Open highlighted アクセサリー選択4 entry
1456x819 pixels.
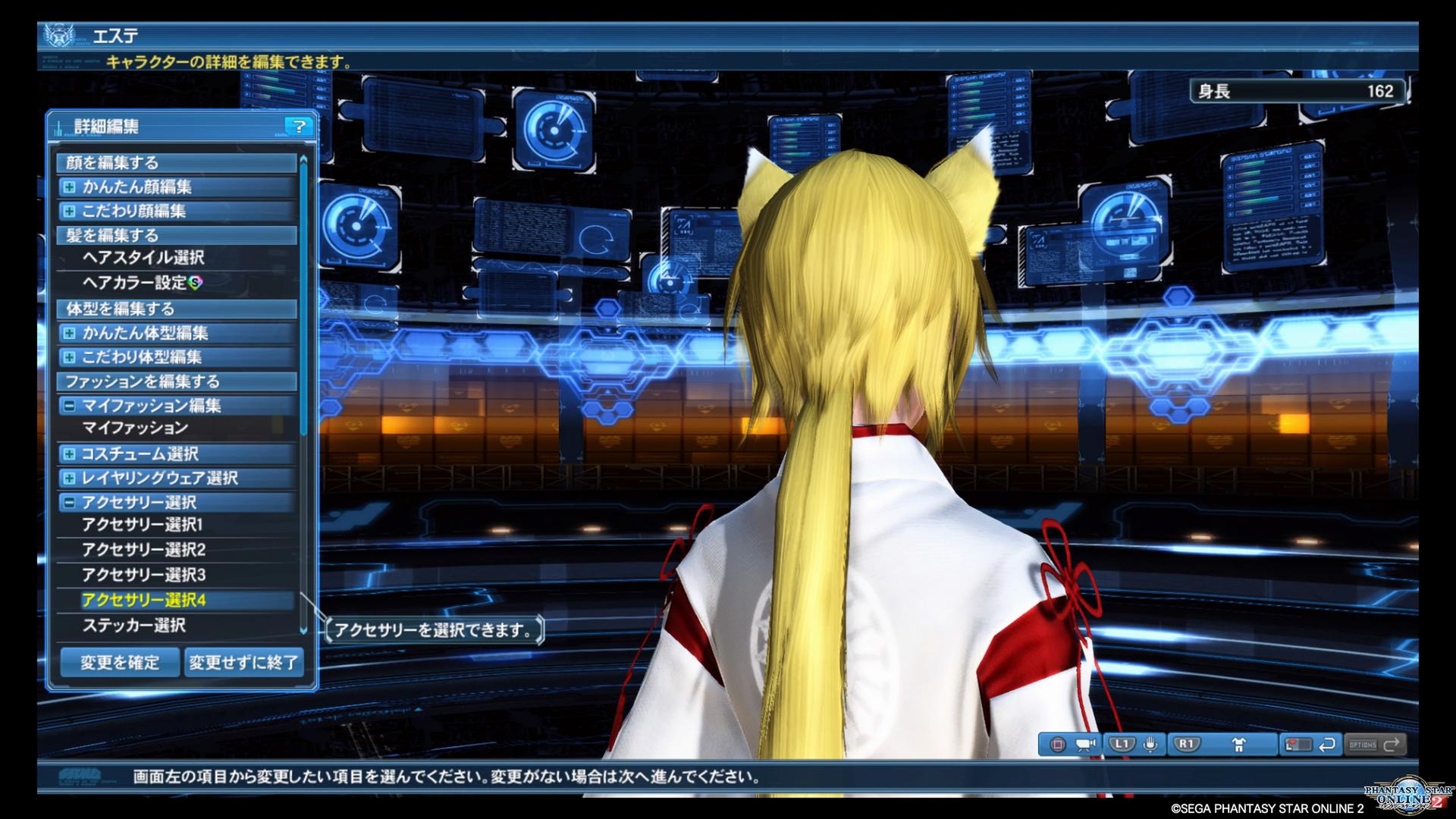[x=143, y=601]
